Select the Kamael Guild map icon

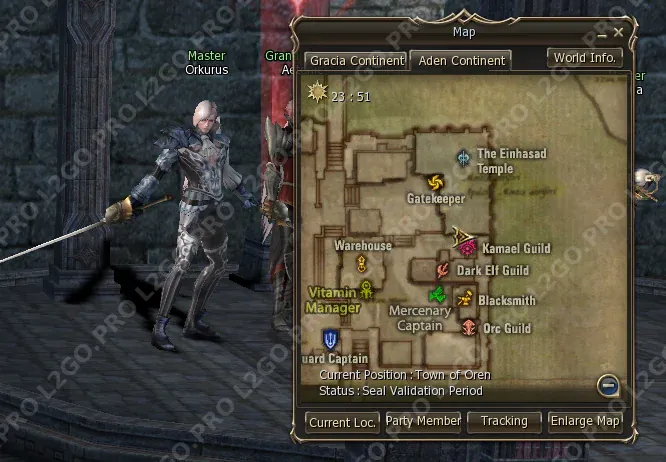[x=467, y=247]
